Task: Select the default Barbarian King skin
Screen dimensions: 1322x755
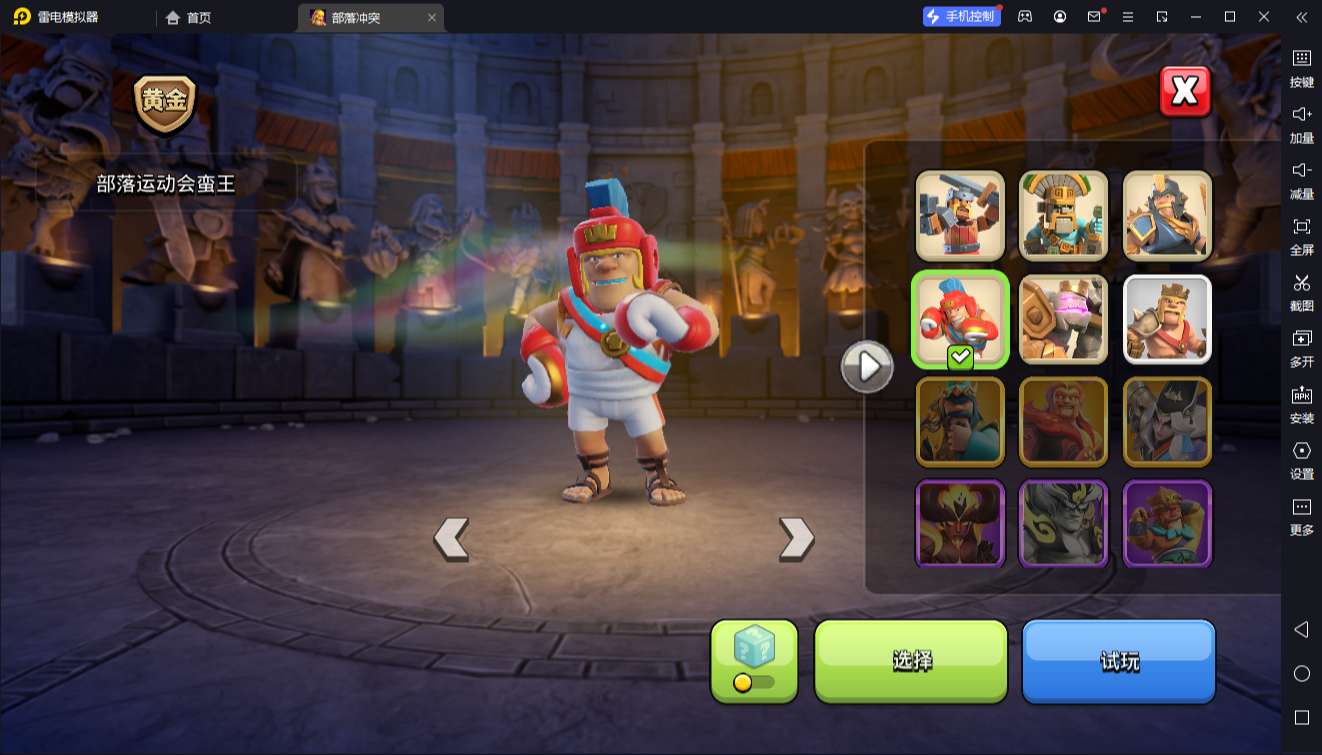Action: 1167,319
